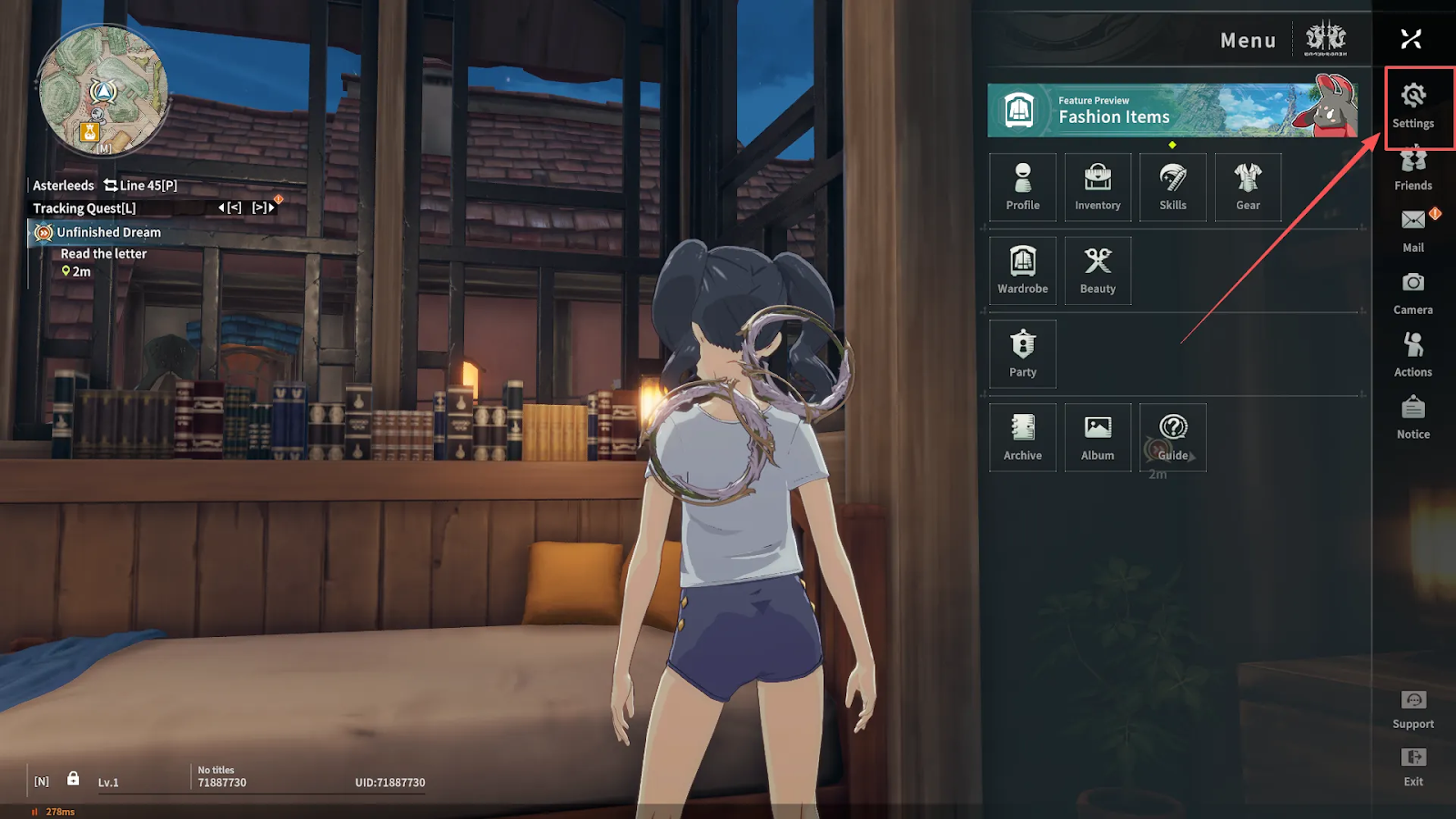This screenshot has width=1456, height=819.
Task: Open the Actions menu
Action: [1412, 355]
